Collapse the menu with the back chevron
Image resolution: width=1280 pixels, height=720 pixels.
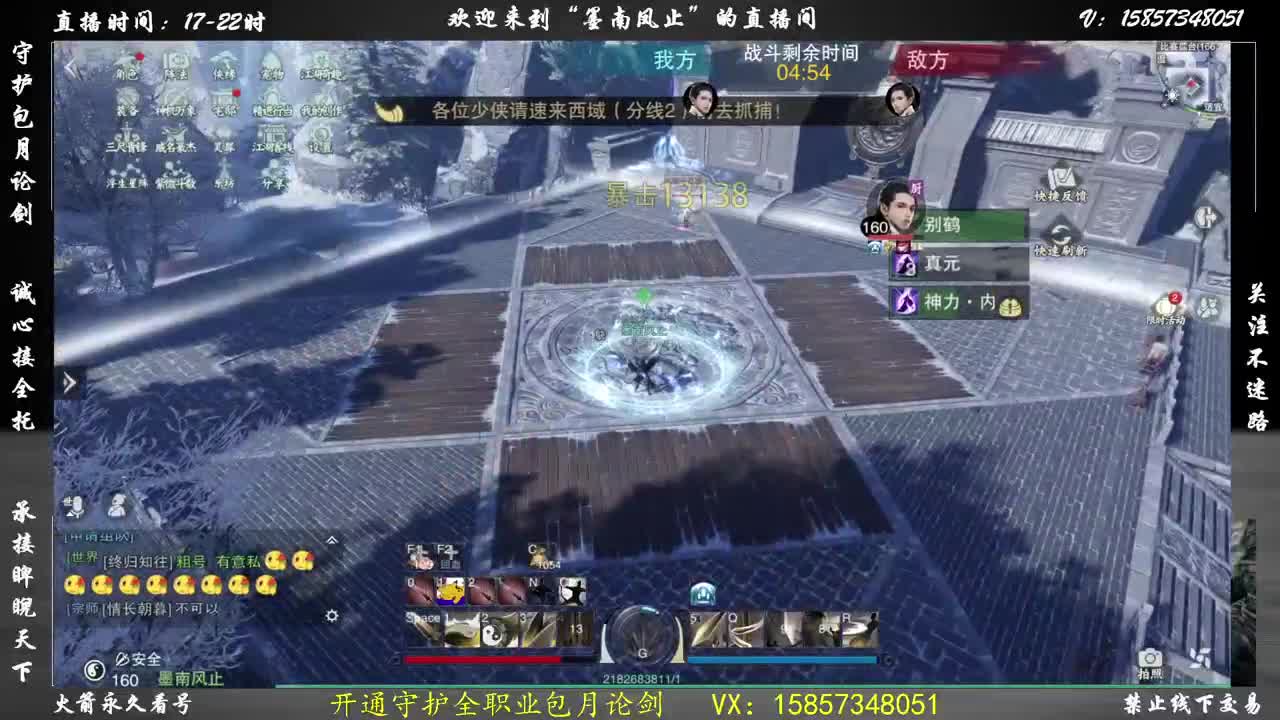[x=70, y=66]
